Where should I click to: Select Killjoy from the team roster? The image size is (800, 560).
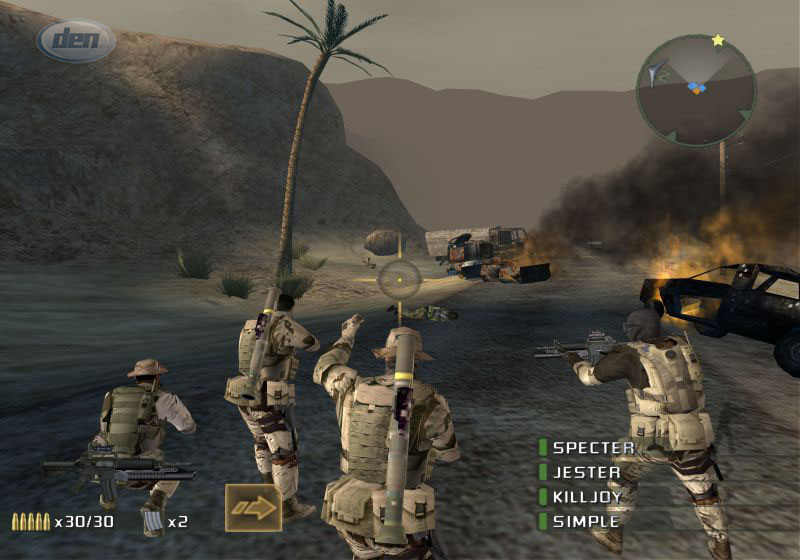tap(587, 497)
